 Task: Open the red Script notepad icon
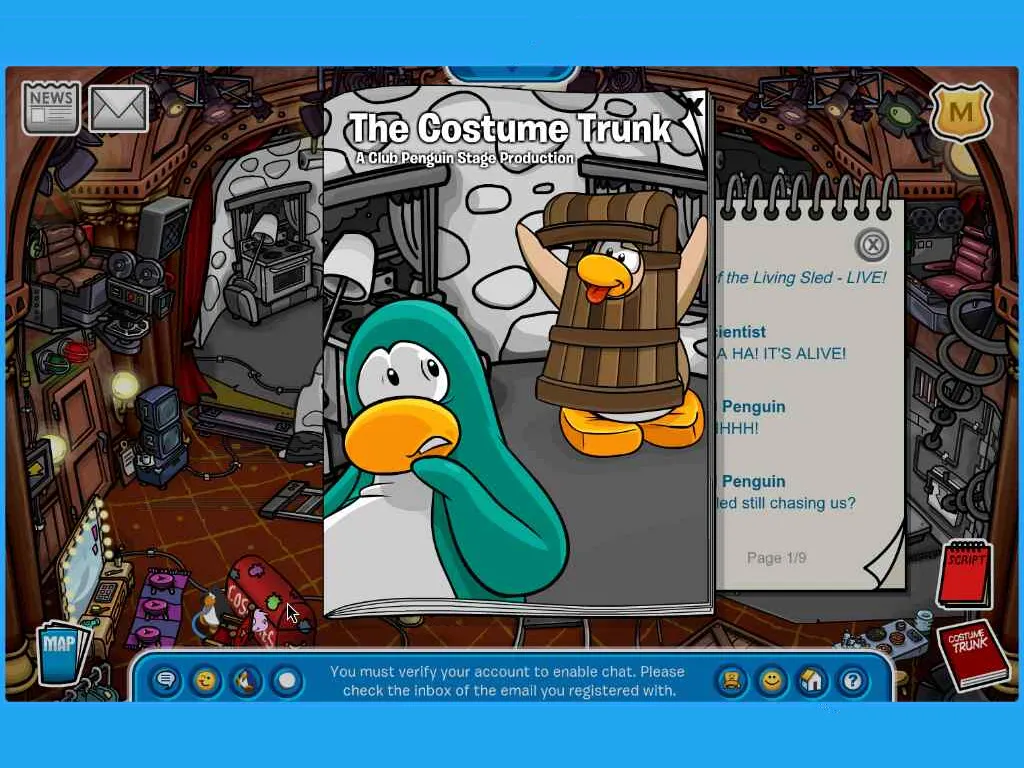click(x=968, y=573)
